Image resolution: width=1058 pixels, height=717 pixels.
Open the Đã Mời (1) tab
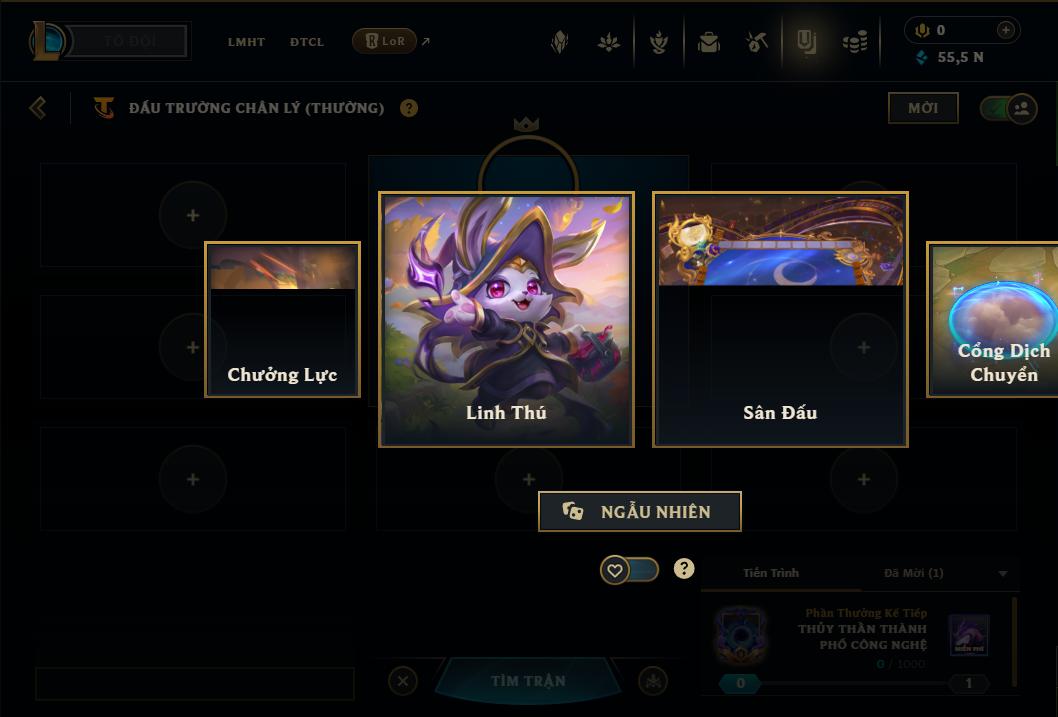coord(913,573)
